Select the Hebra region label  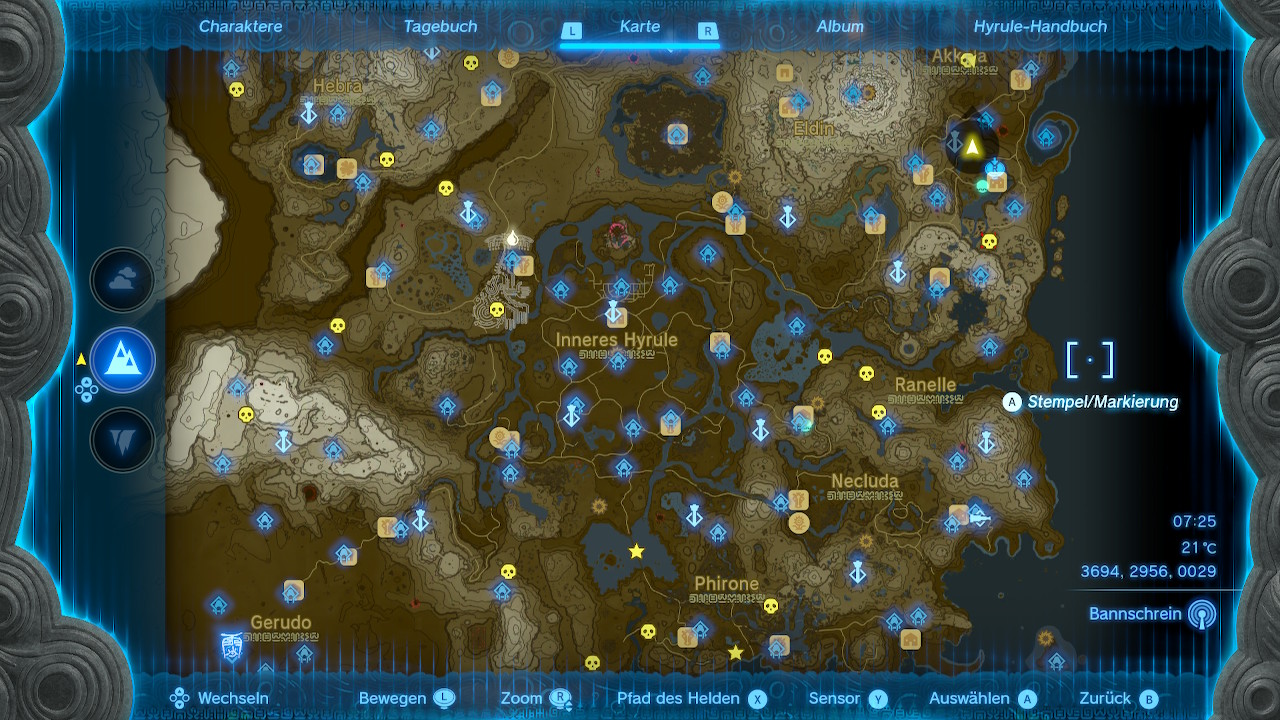[337, 87]
